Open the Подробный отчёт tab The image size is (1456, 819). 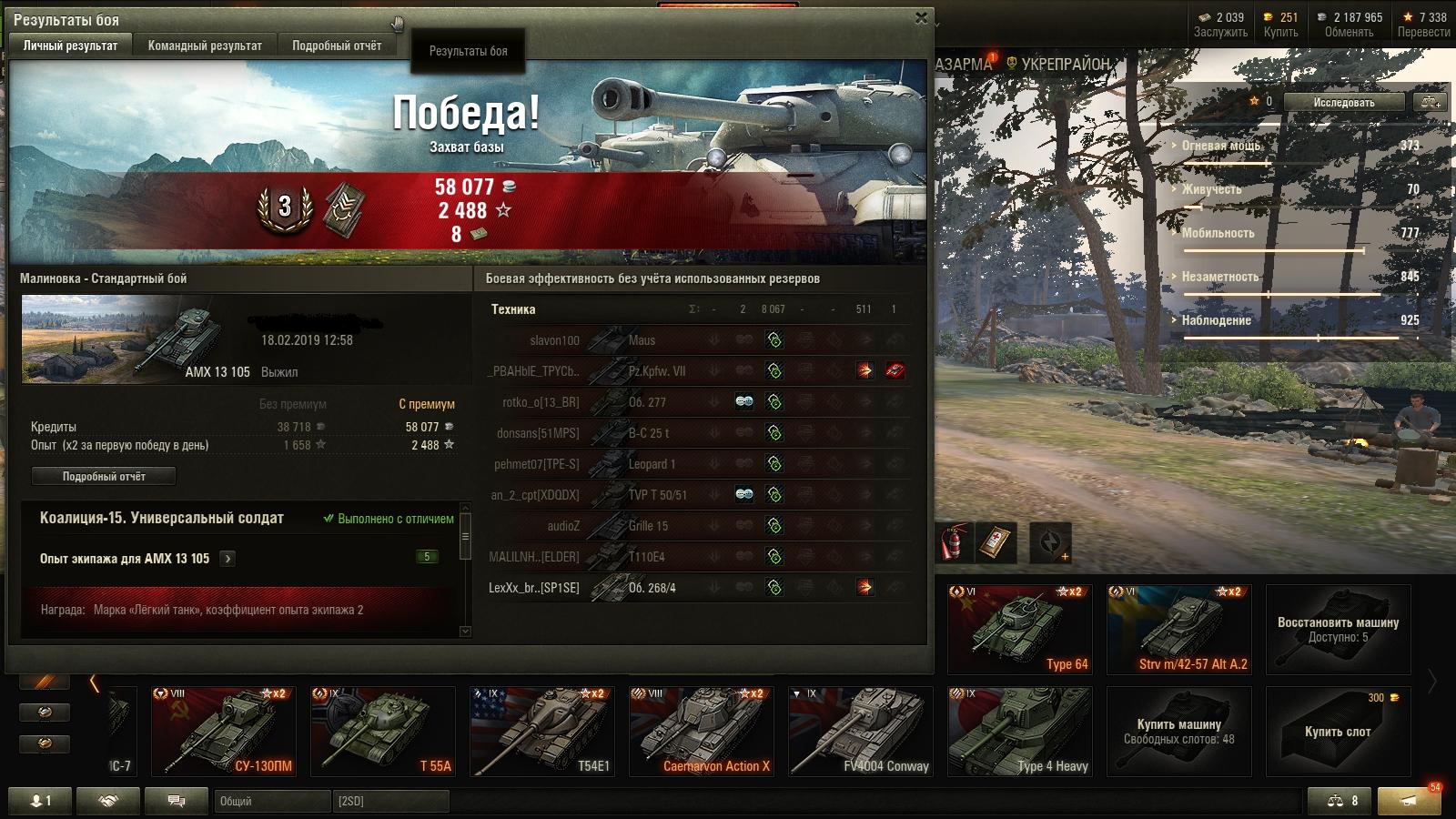(337, 45)
